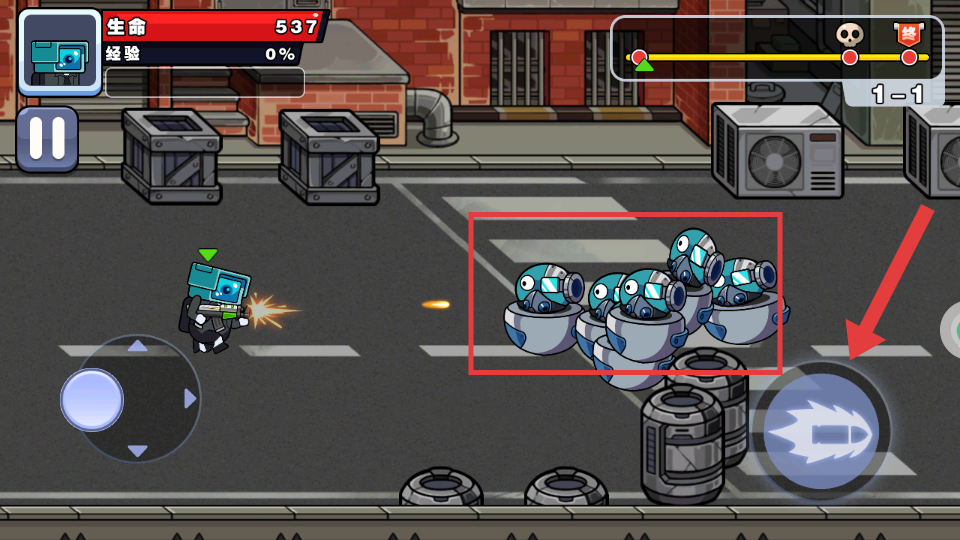Tap the joystick's down arrow
The height and width of the screenshot is (540, 960).
tap(138, 451)
